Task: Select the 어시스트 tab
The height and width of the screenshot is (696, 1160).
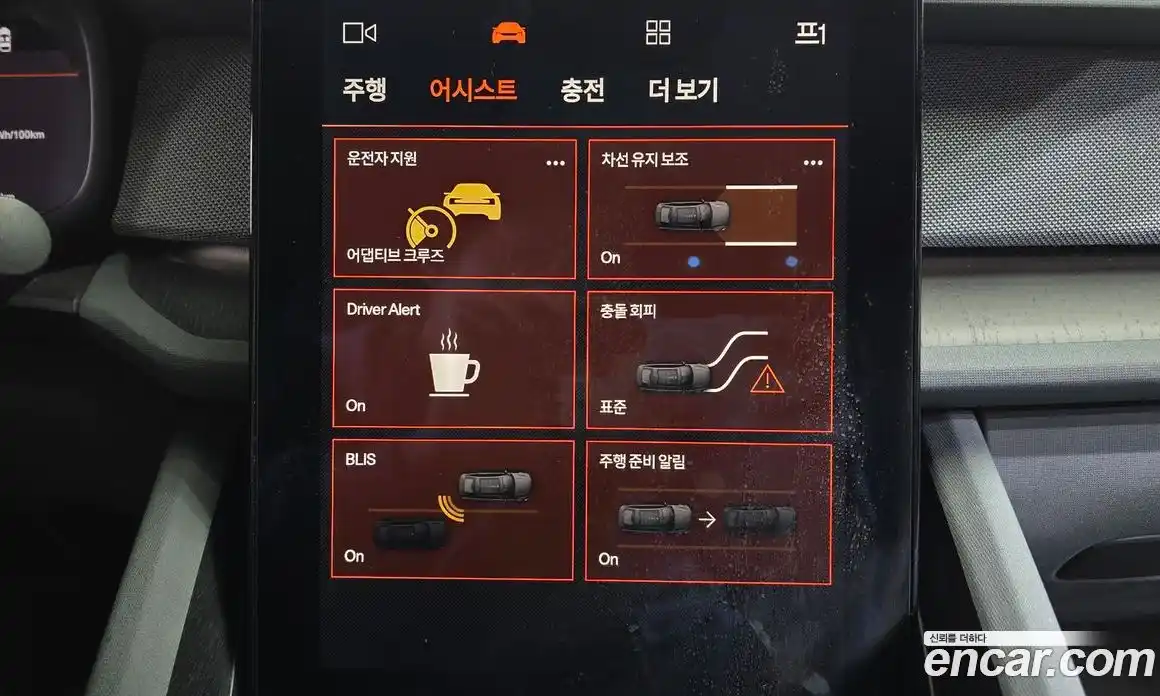Action: [473, 91]
